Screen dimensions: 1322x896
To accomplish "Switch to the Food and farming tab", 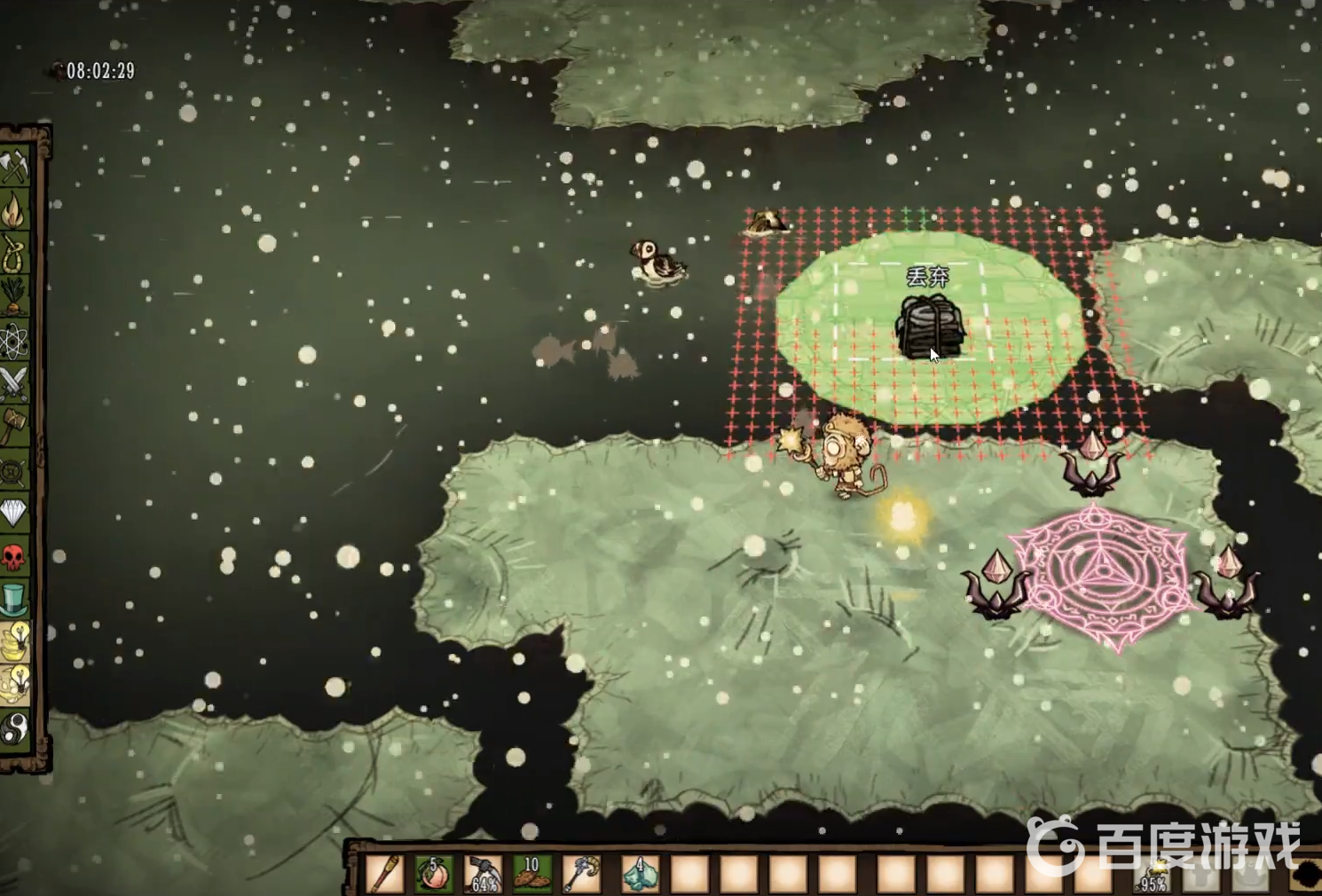I will pyautogui.click(x=15, y=297).
